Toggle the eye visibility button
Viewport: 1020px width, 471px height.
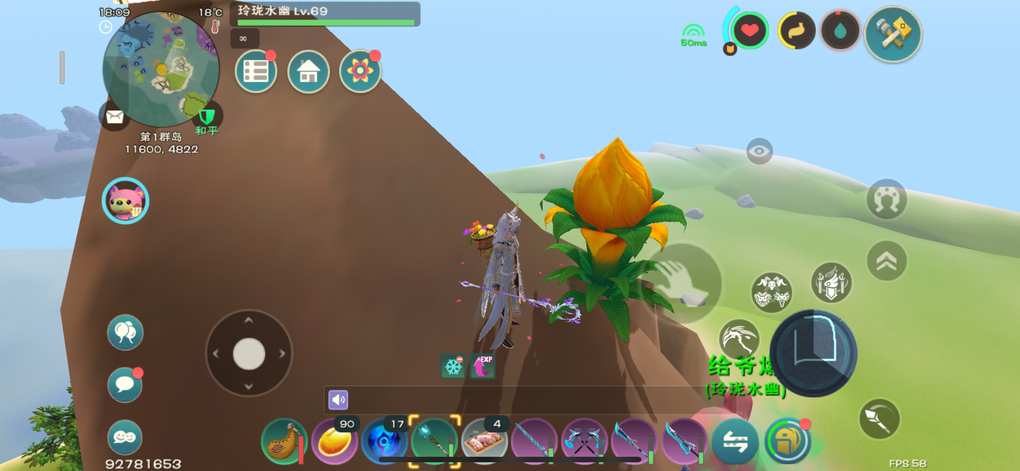tap(760, 152)
